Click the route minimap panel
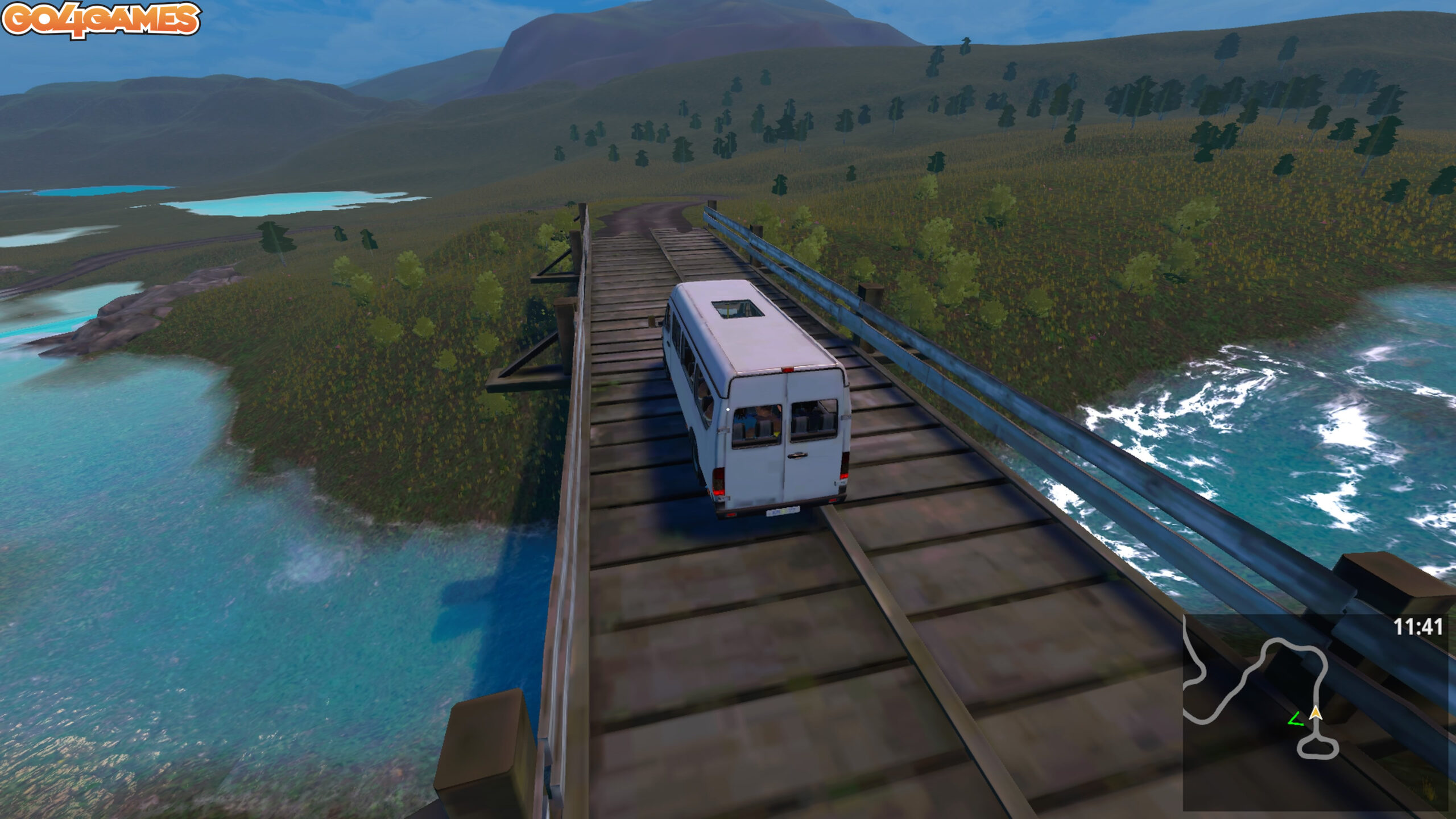 (1314, 711)
